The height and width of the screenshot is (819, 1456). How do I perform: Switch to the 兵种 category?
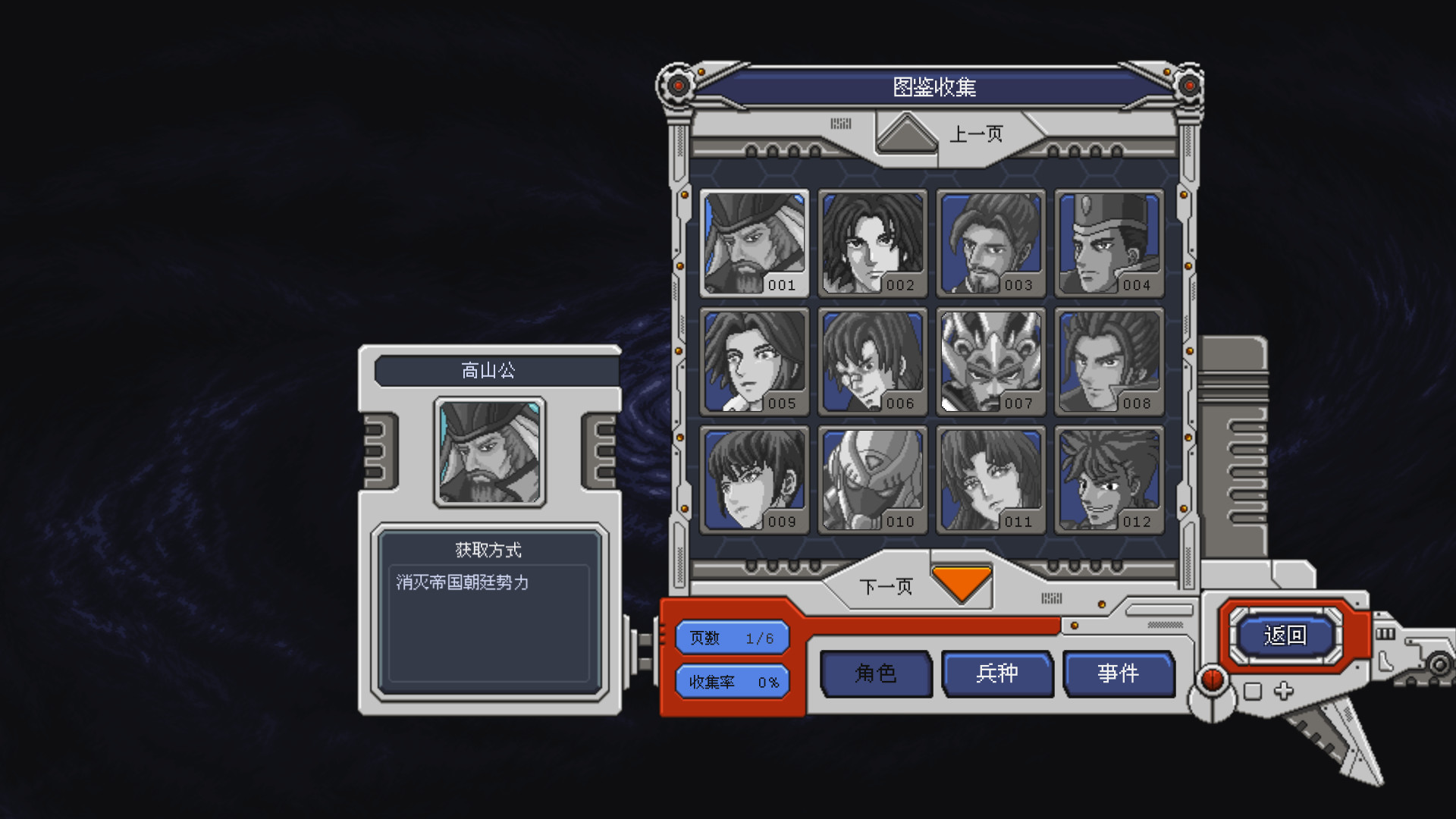(997, 673)
